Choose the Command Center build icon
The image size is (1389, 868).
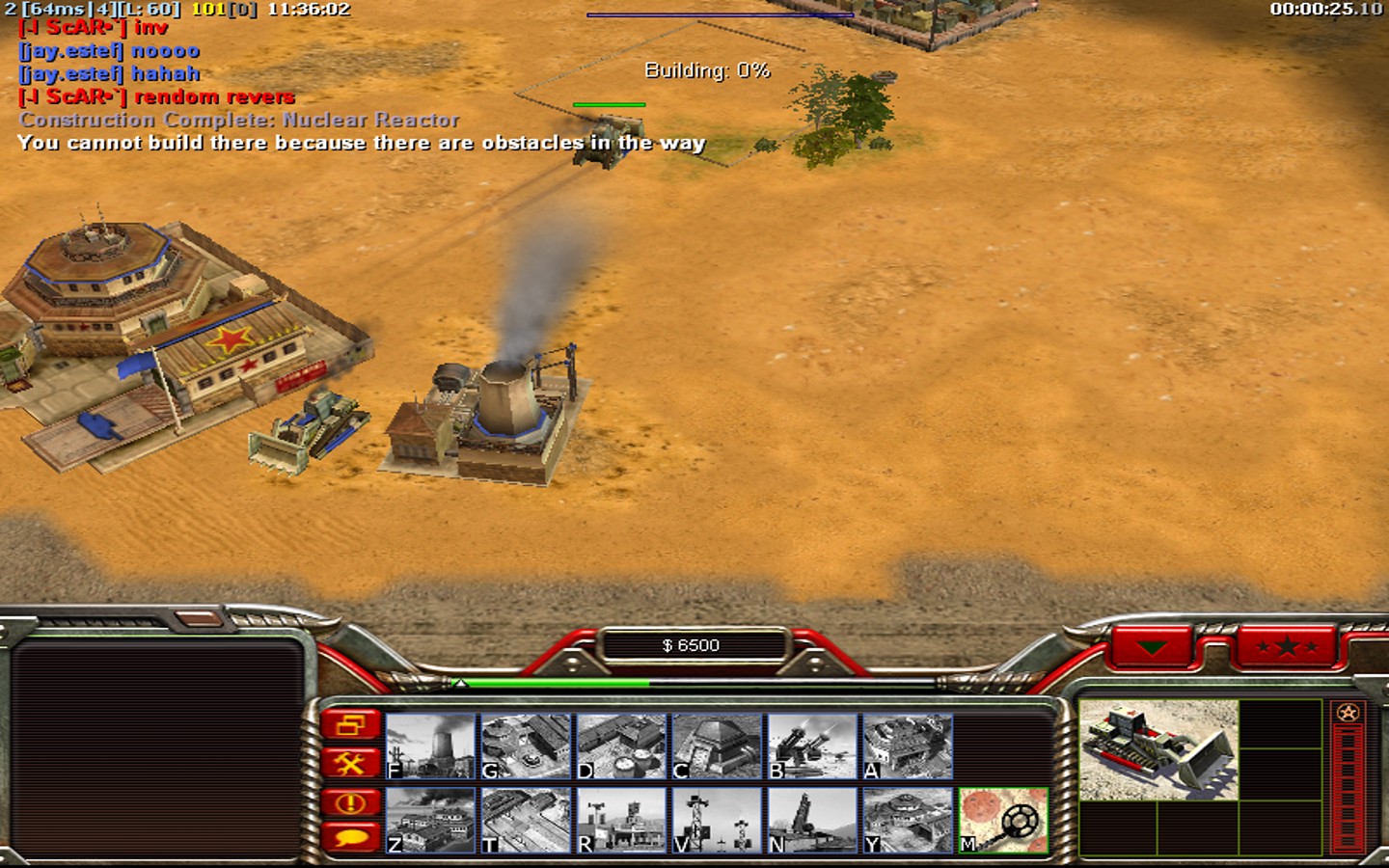(x=908, y=820)
